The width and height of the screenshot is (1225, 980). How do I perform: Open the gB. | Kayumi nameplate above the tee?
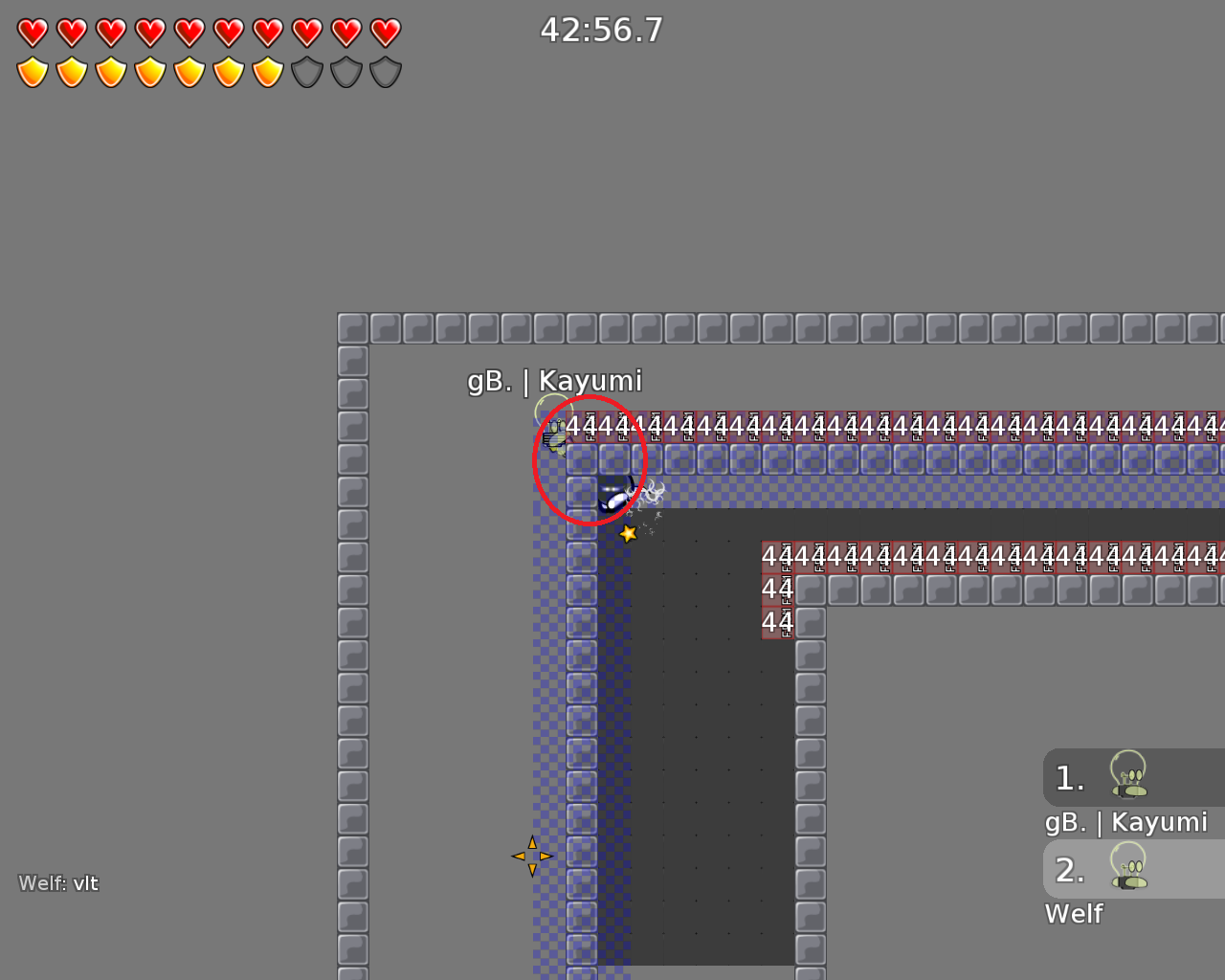point(554,380)
